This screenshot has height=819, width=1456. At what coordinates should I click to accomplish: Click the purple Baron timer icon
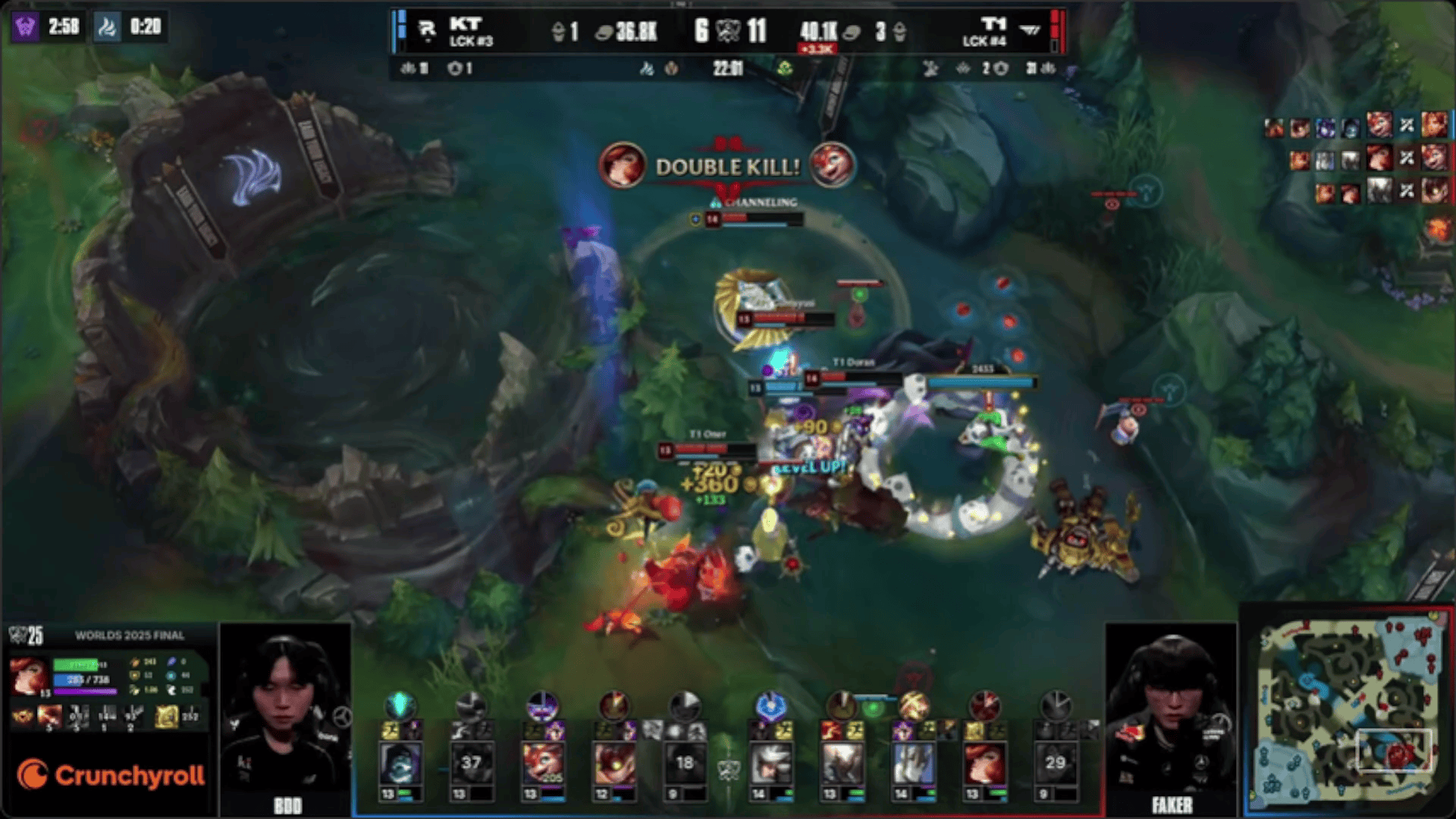point(26,27)
